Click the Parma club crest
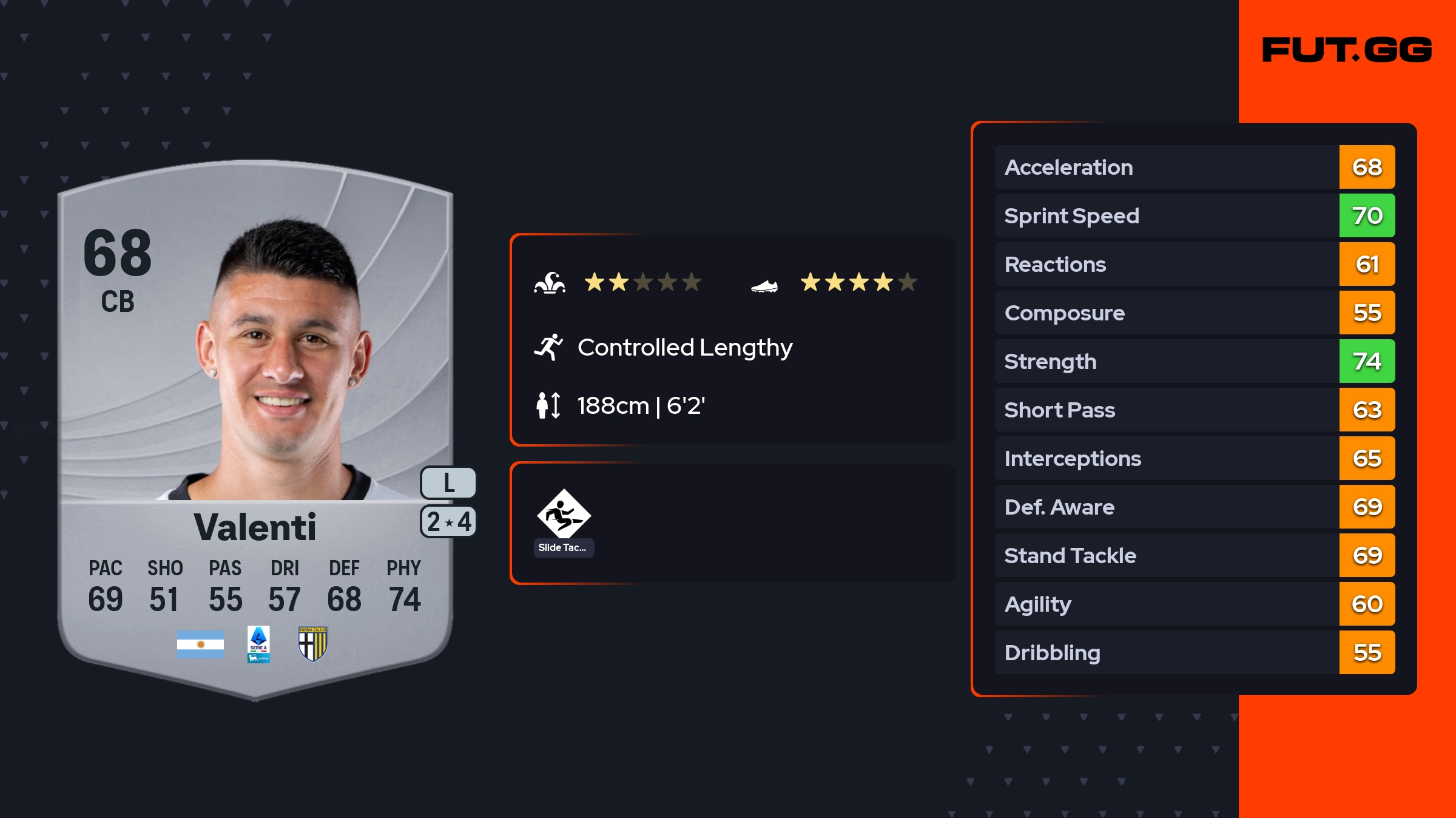This screenshot has height=818, width=1456. 313,644
